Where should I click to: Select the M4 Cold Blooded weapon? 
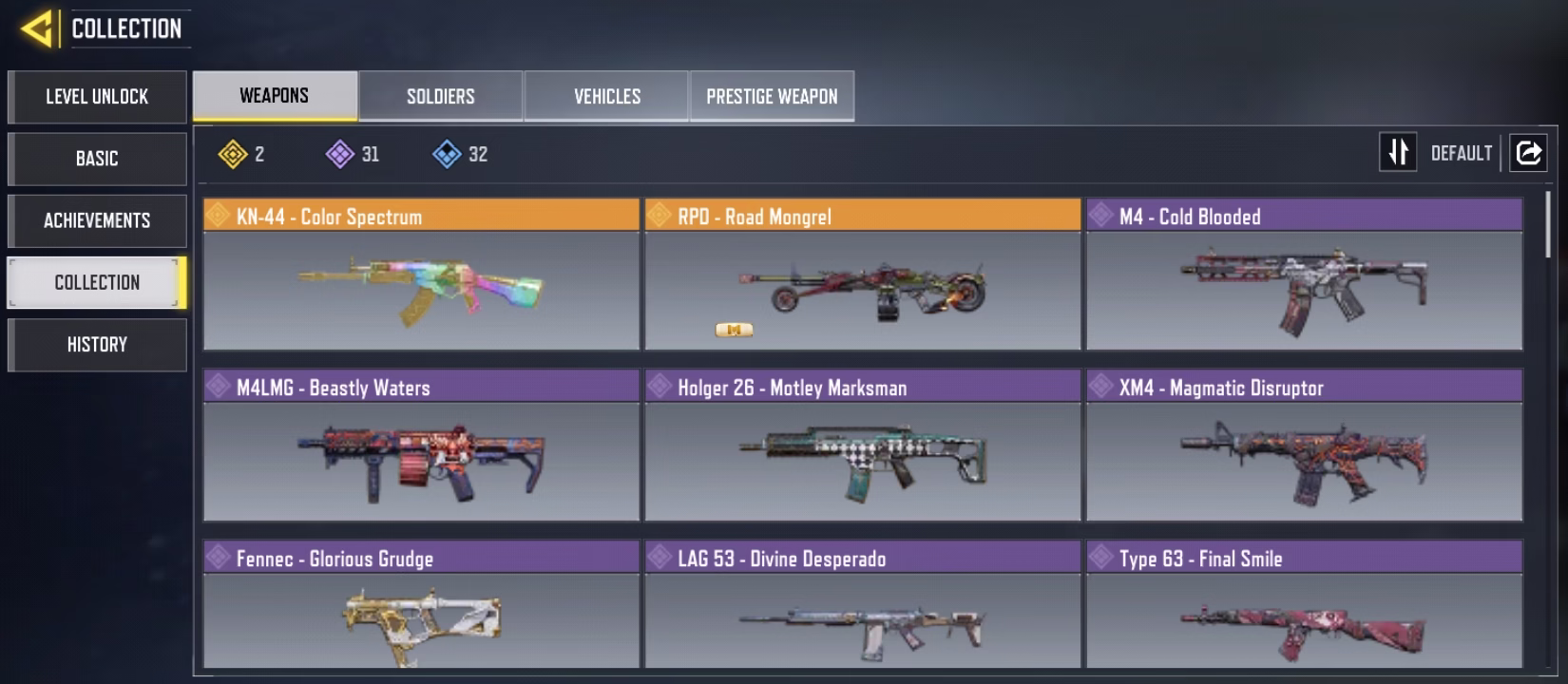(1304, 275)
